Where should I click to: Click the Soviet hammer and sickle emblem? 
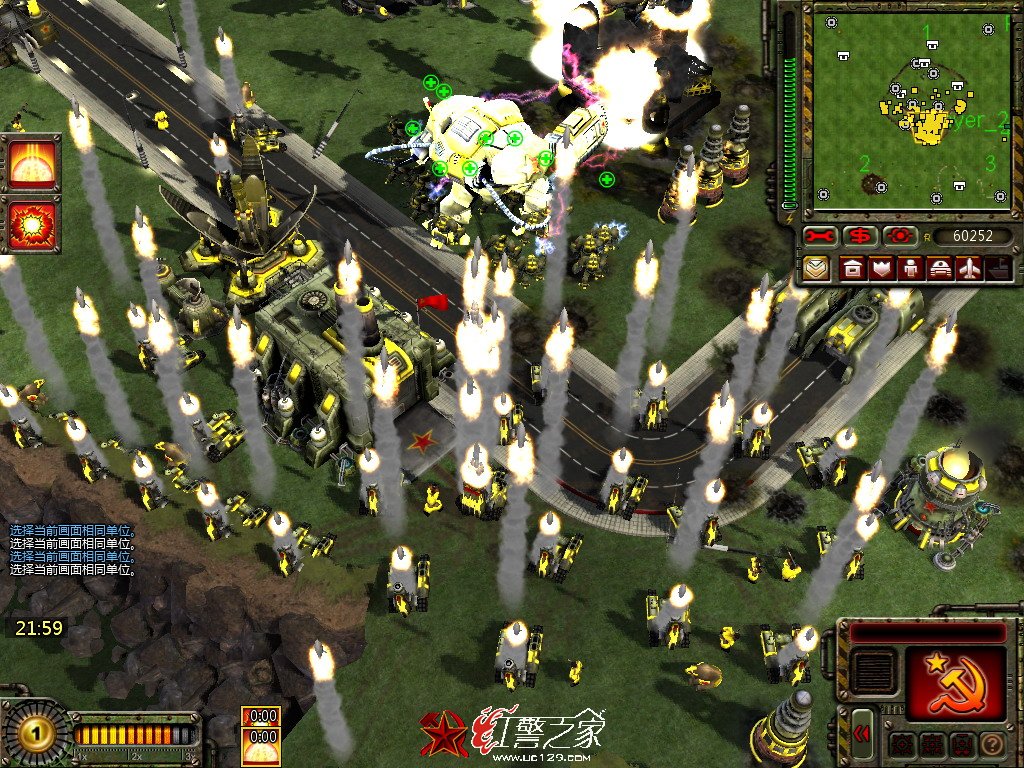pyautogui.click(x=956, y=682)
